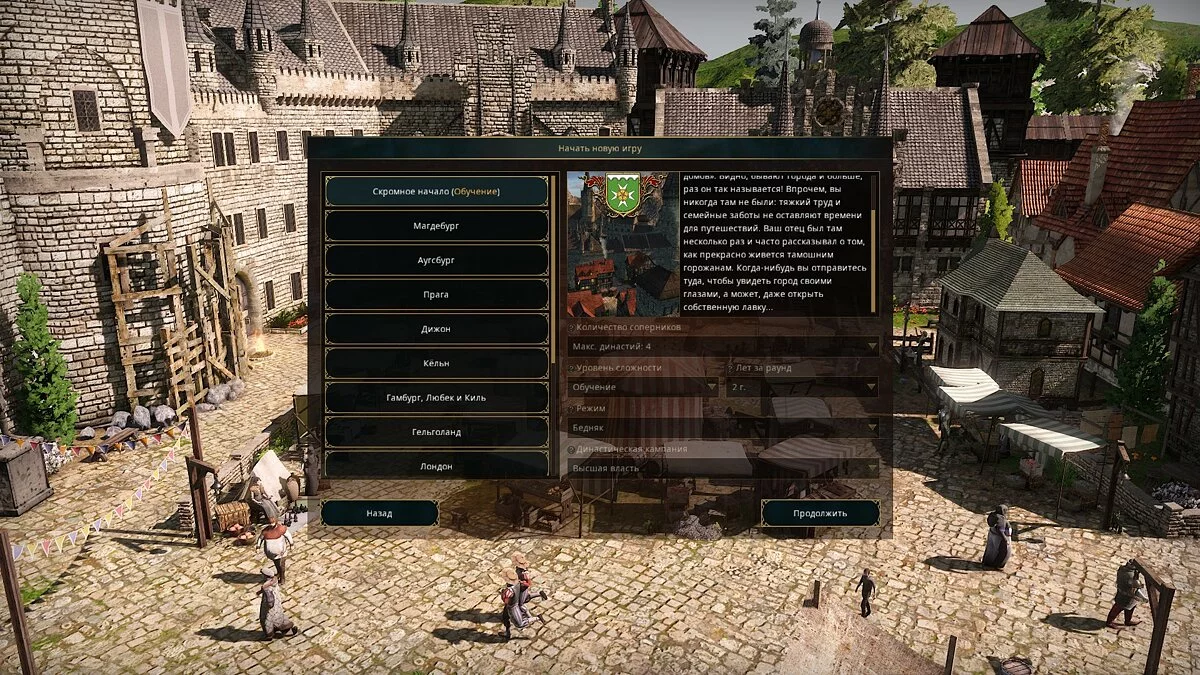The width and height of the screenshot is (1200, 675).
Task: Choose the Дижон map
Action: click(x=436, y=329)
